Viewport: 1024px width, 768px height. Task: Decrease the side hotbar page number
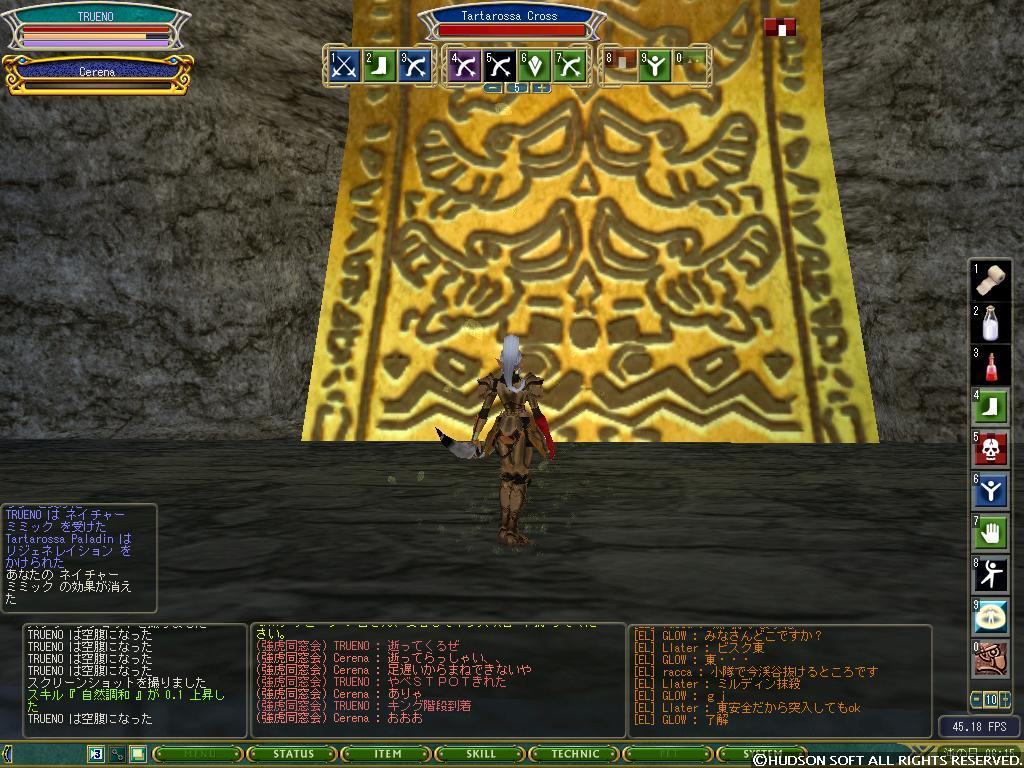[x=976, y=700]
